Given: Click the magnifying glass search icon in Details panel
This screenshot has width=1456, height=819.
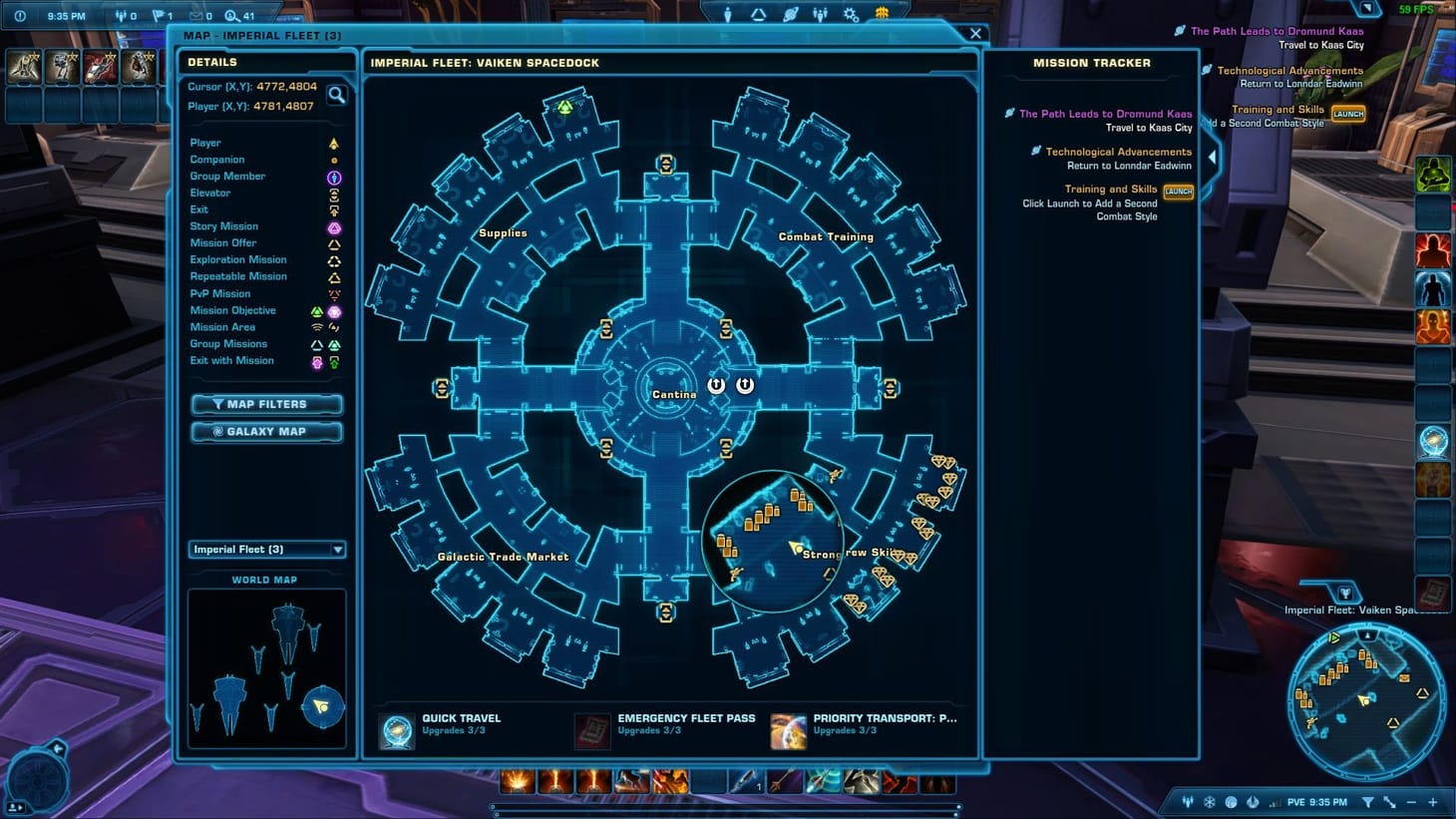Looking at the screenshot, I should [338, 95].
